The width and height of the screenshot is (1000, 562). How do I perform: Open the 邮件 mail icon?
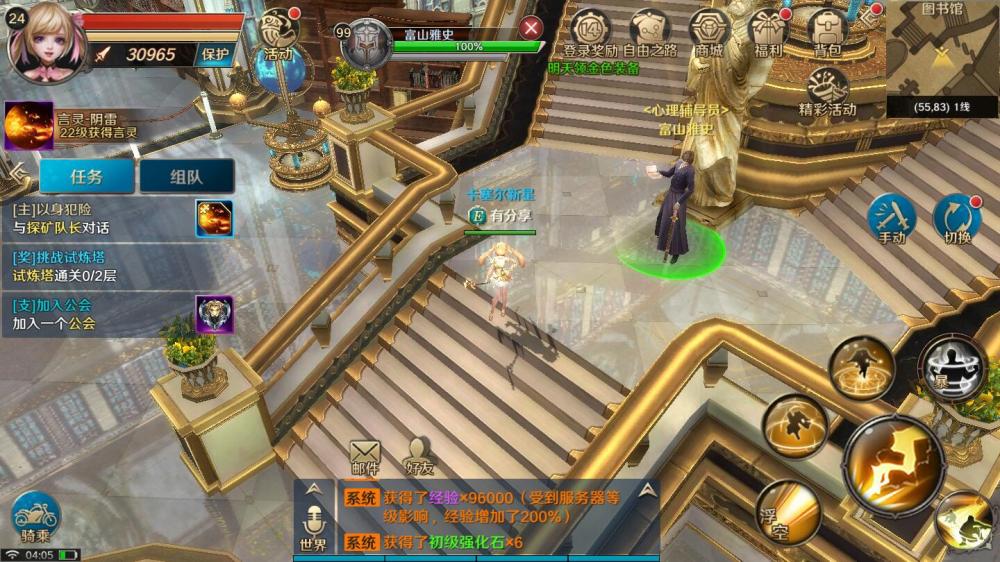[365, 457]
